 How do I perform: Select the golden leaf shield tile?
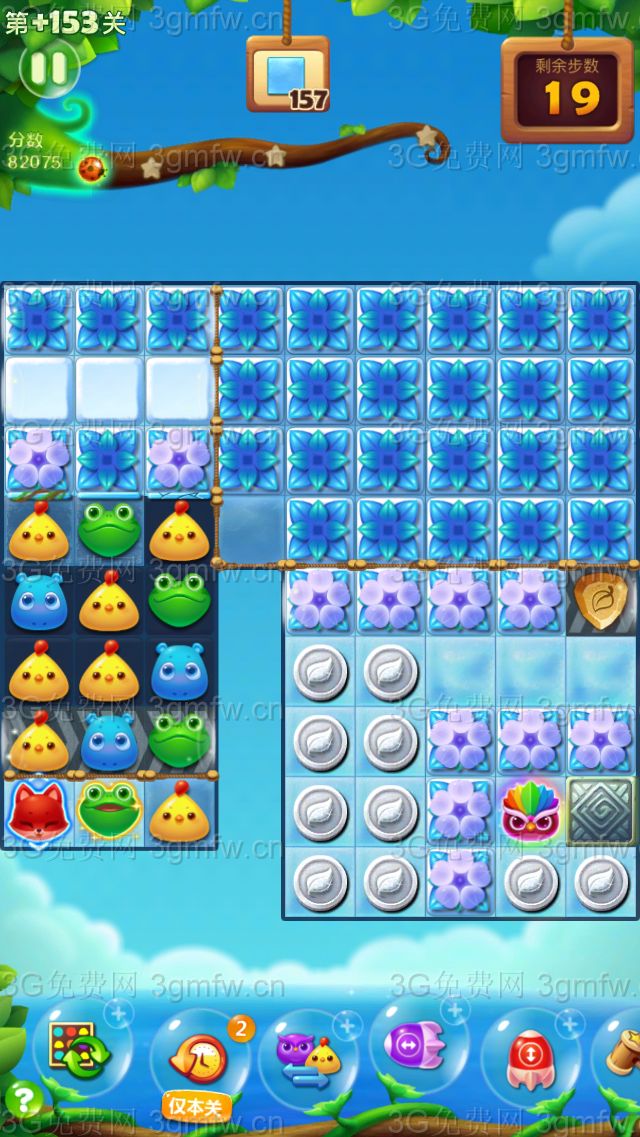click(600, 600)
